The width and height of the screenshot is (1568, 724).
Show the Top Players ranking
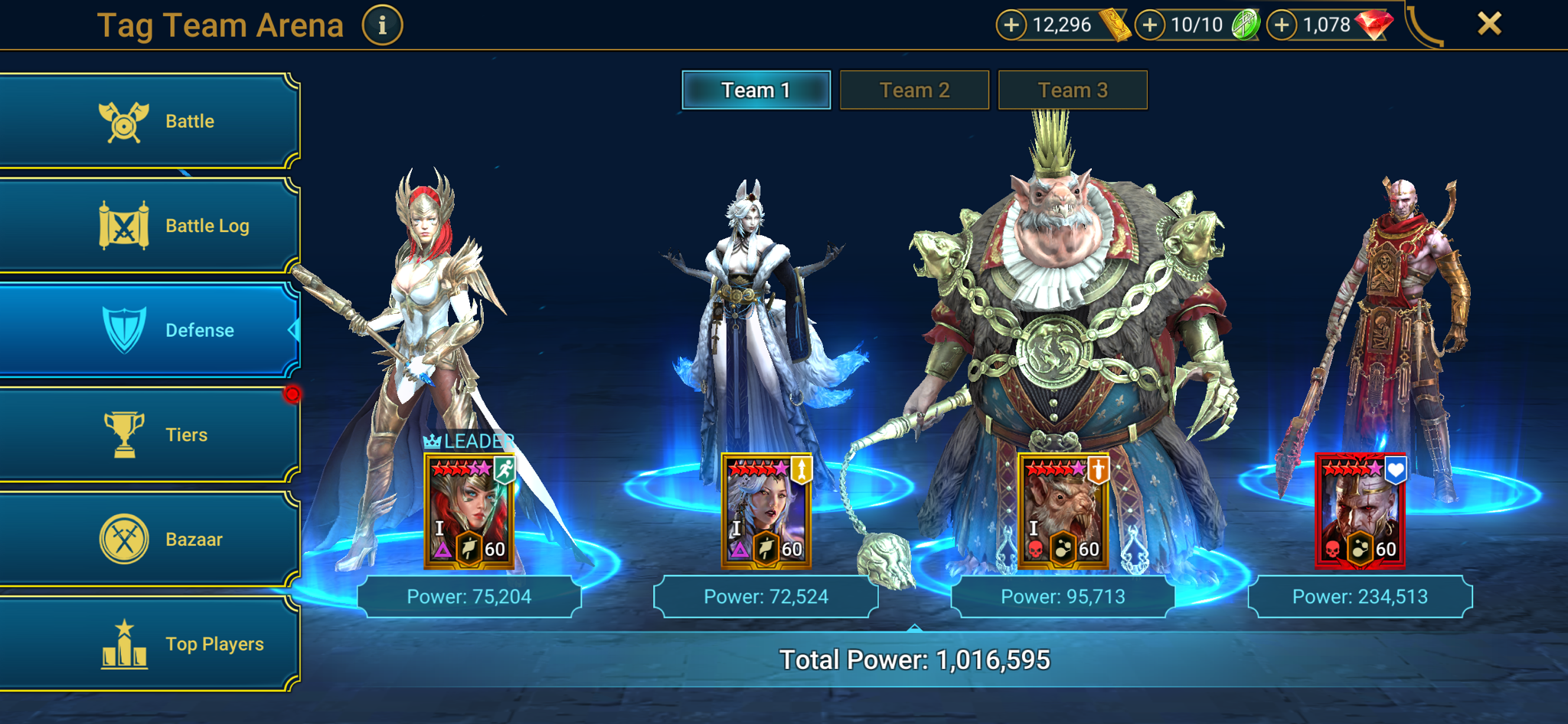pyautogui.click(x=149, y=644)
